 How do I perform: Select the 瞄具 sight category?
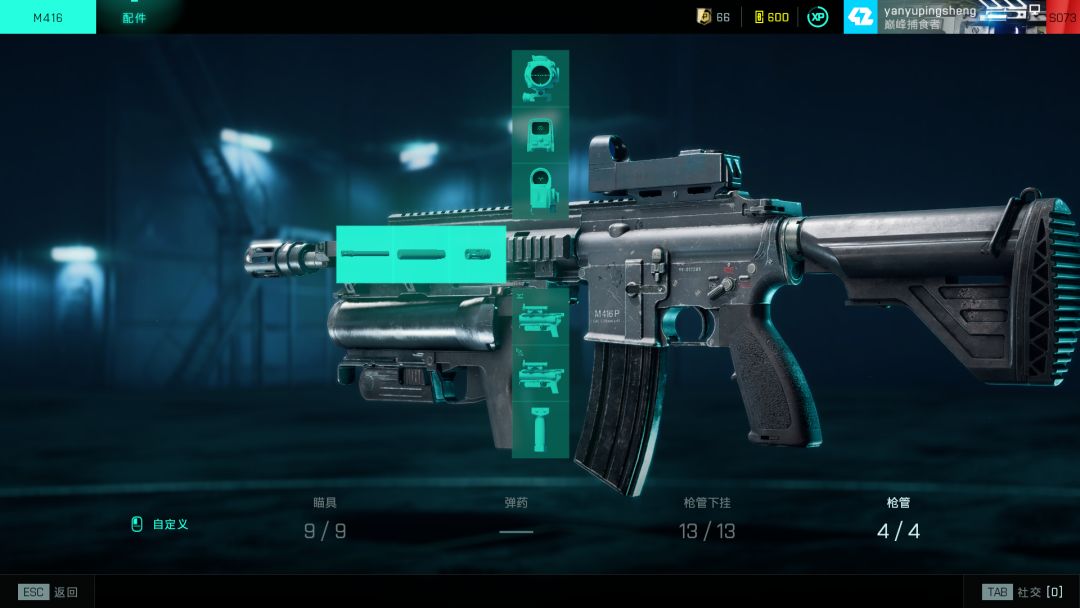[x=325, y=519]
